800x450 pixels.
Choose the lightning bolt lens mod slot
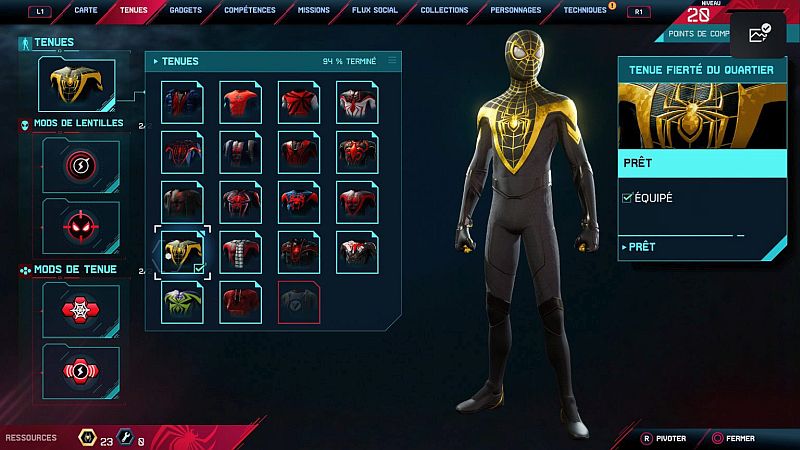(81, 165)
